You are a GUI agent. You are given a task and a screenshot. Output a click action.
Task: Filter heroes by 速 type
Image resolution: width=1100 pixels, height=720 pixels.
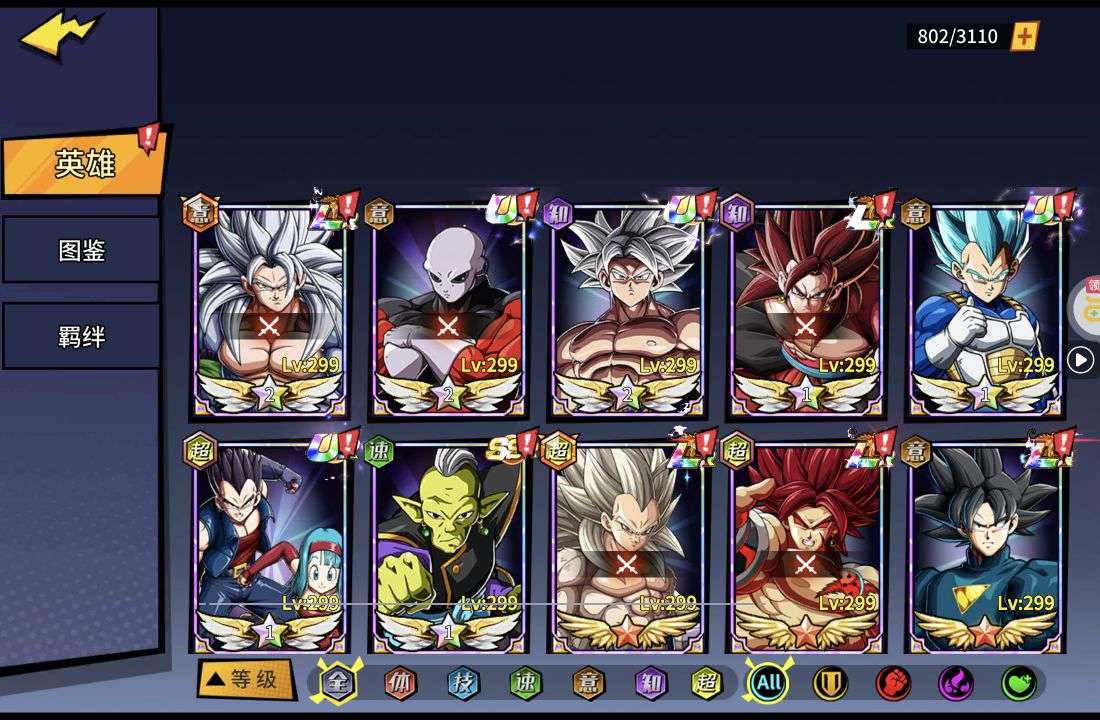pos(525,683)
